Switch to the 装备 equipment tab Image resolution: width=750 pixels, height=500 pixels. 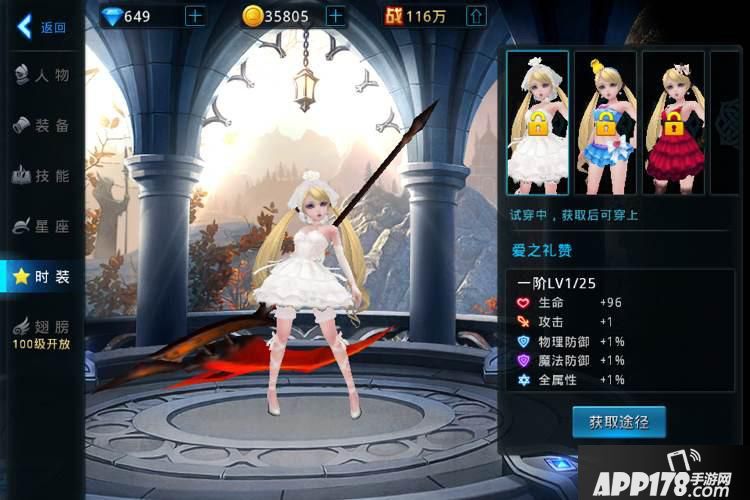(42, 125)
